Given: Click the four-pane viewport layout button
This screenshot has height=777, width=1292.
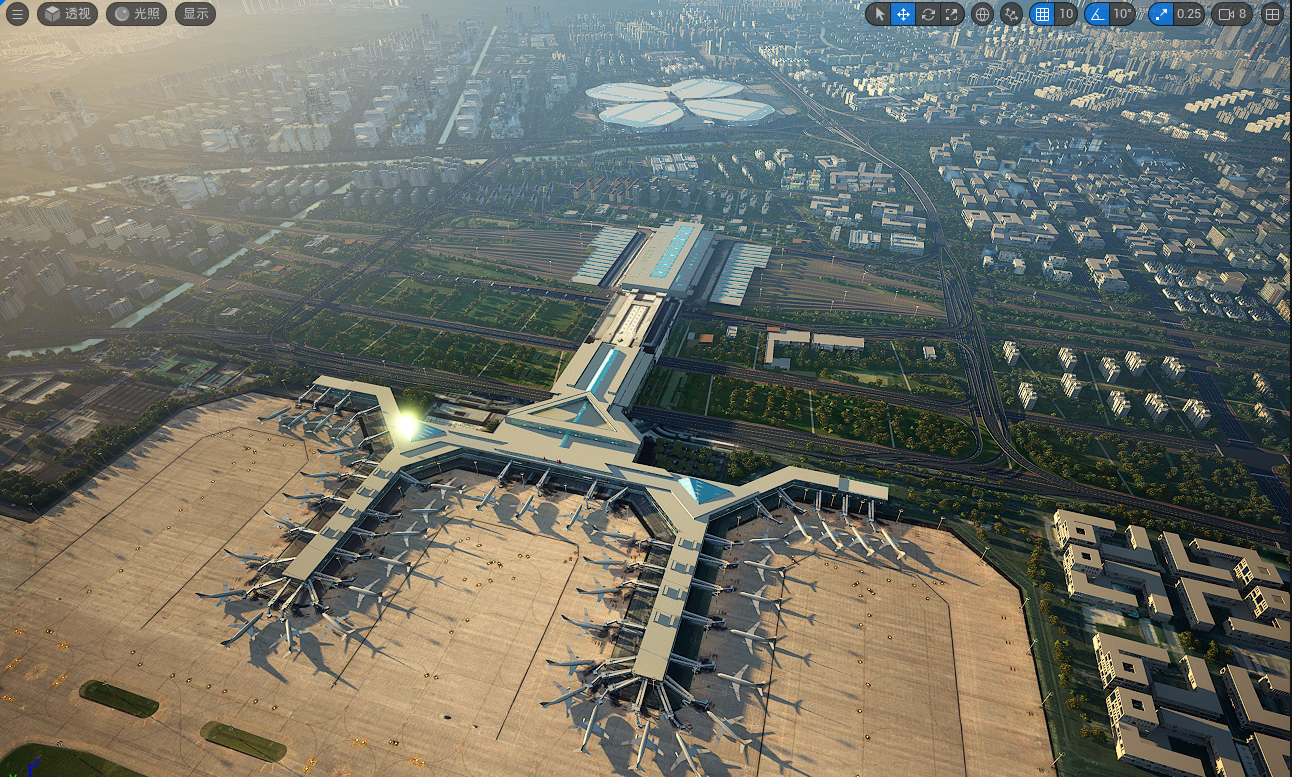Looking at the screenshot, I should tap(1272, 14).
